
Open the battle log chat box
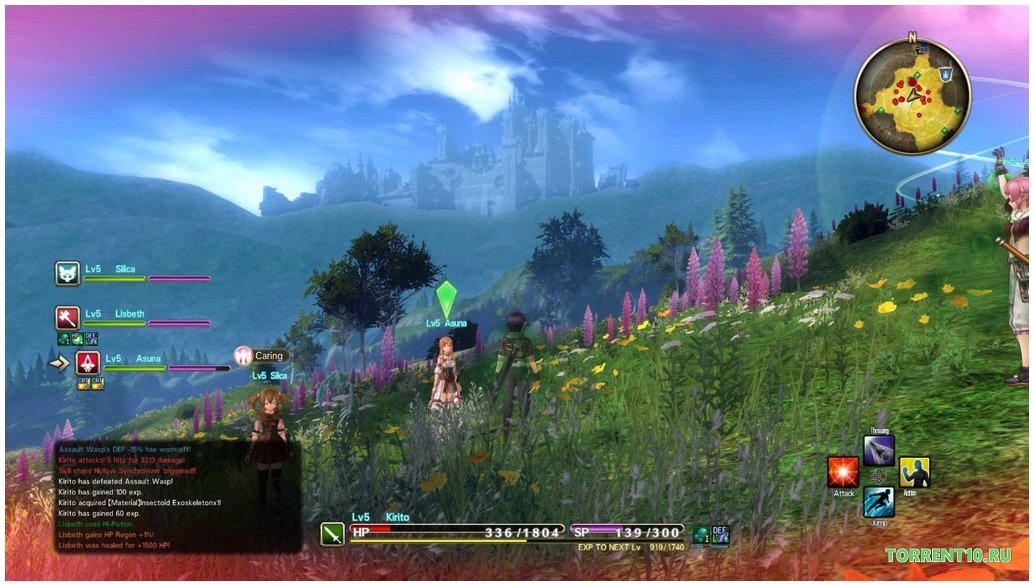pos(165,496)
